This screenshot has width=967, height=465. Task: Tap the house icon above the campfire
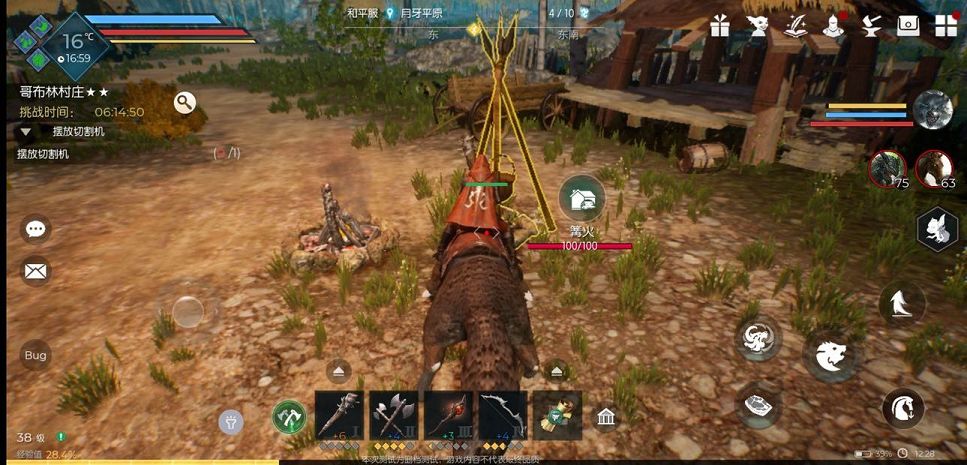[x=581, y=197]
